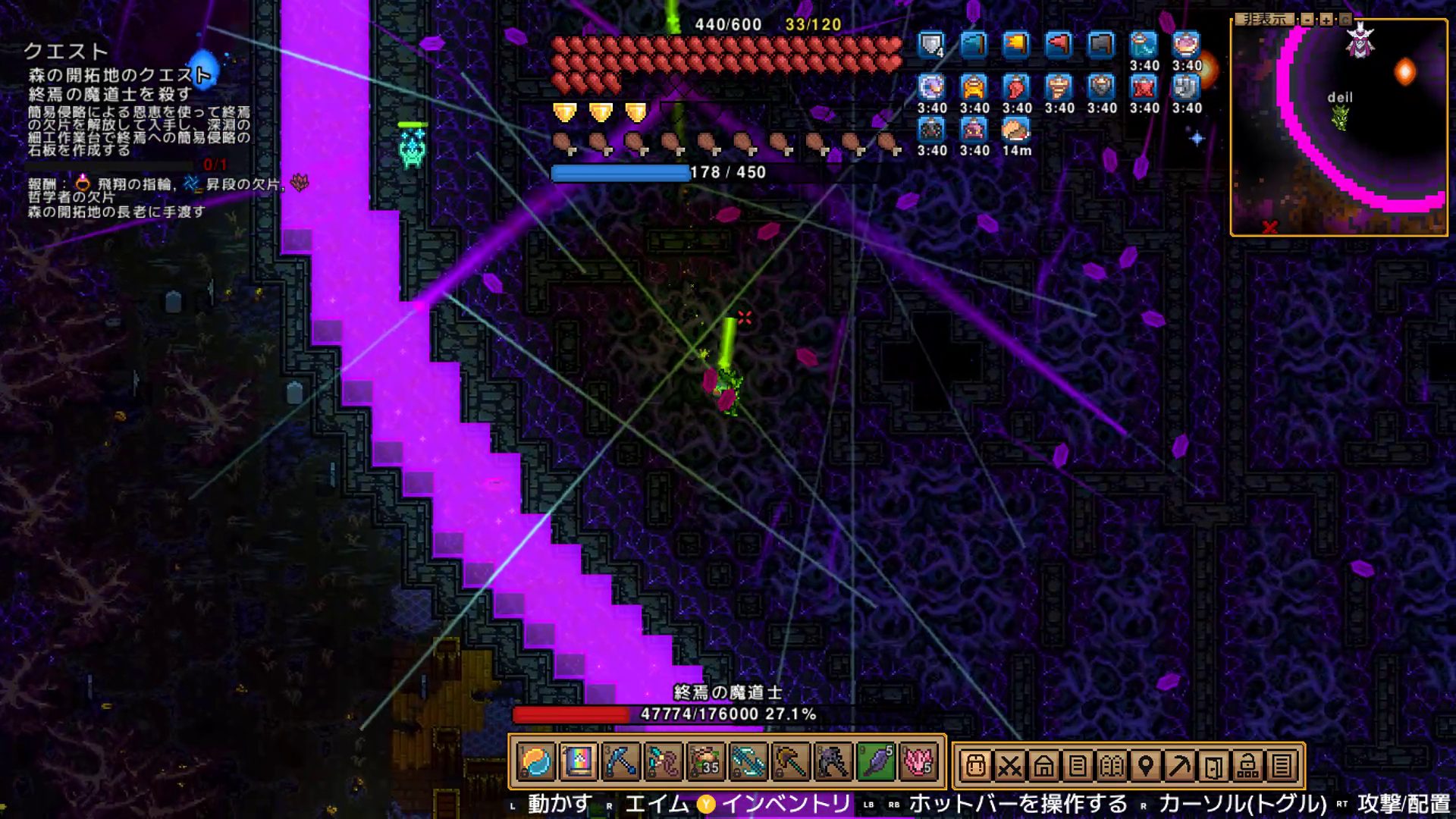Image resolution: width=1456 pixels, height=819 pixels.
Task: Choose the food stack of 35 slot
Action: (705, 762)
